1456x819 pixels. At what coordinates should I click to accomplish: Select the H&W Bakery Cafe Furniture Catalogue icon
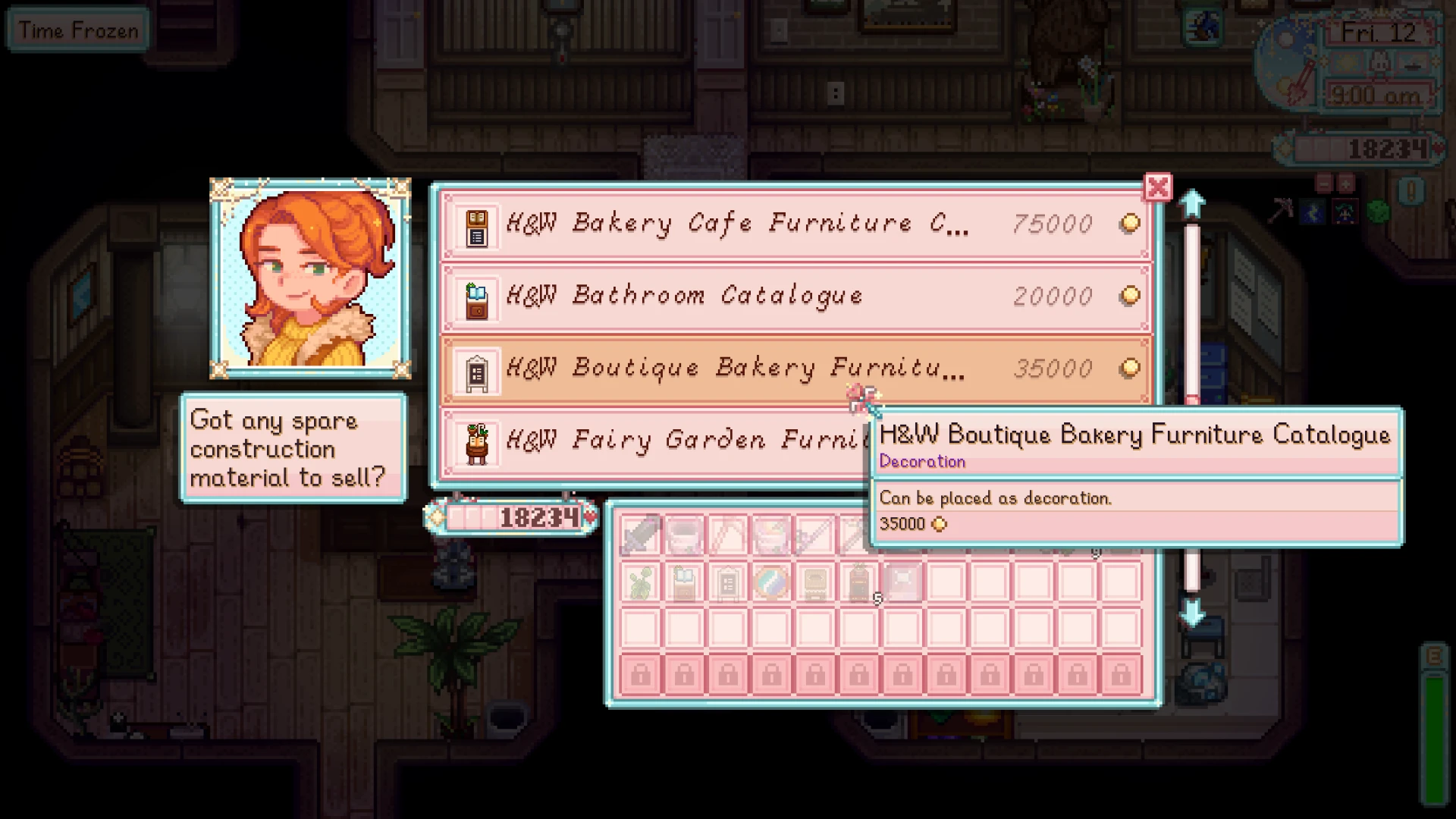[x=477, y=224]
